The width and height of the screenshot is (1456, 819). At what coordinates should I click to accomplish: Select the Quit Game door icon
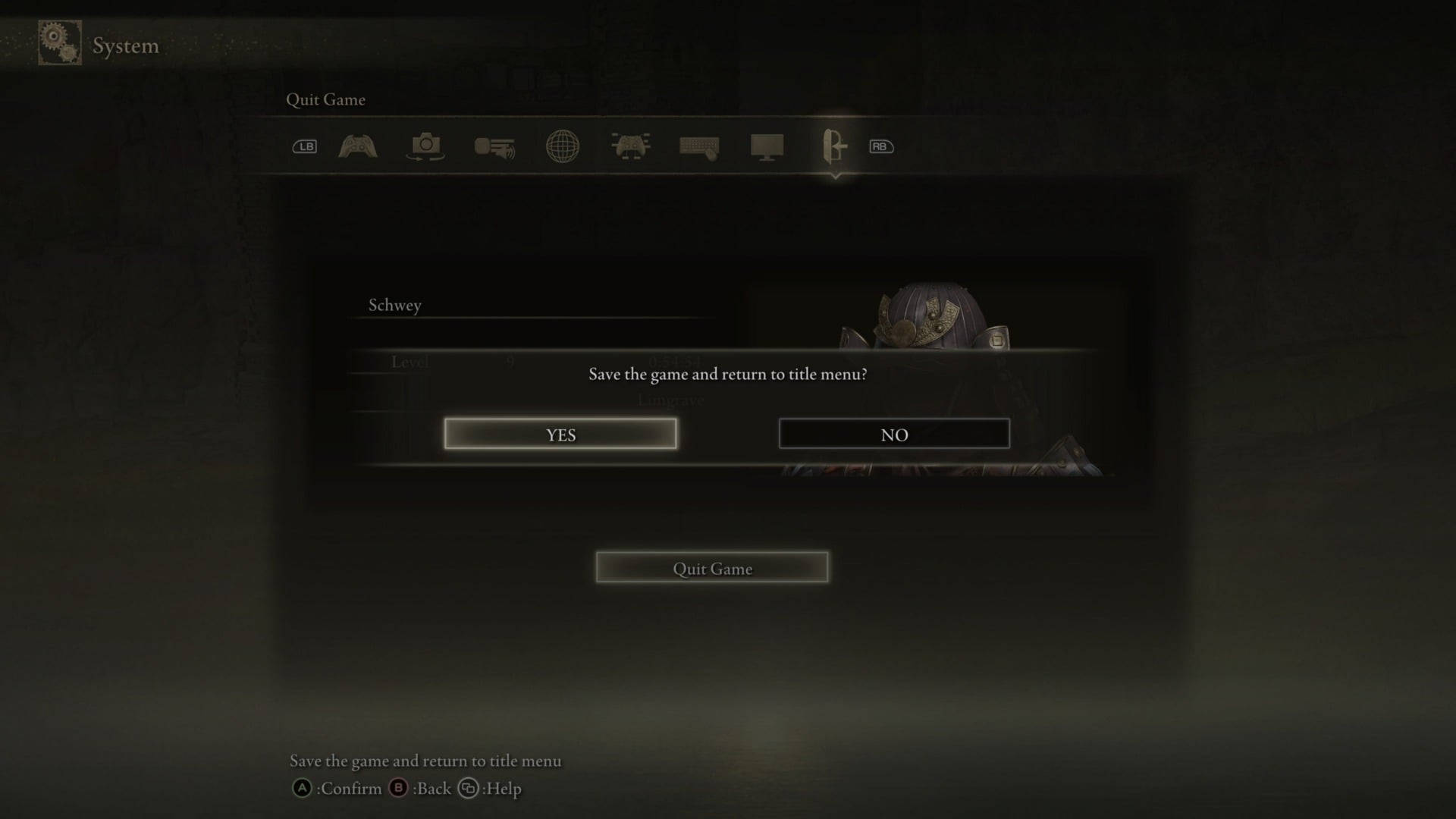coord(834,146)
